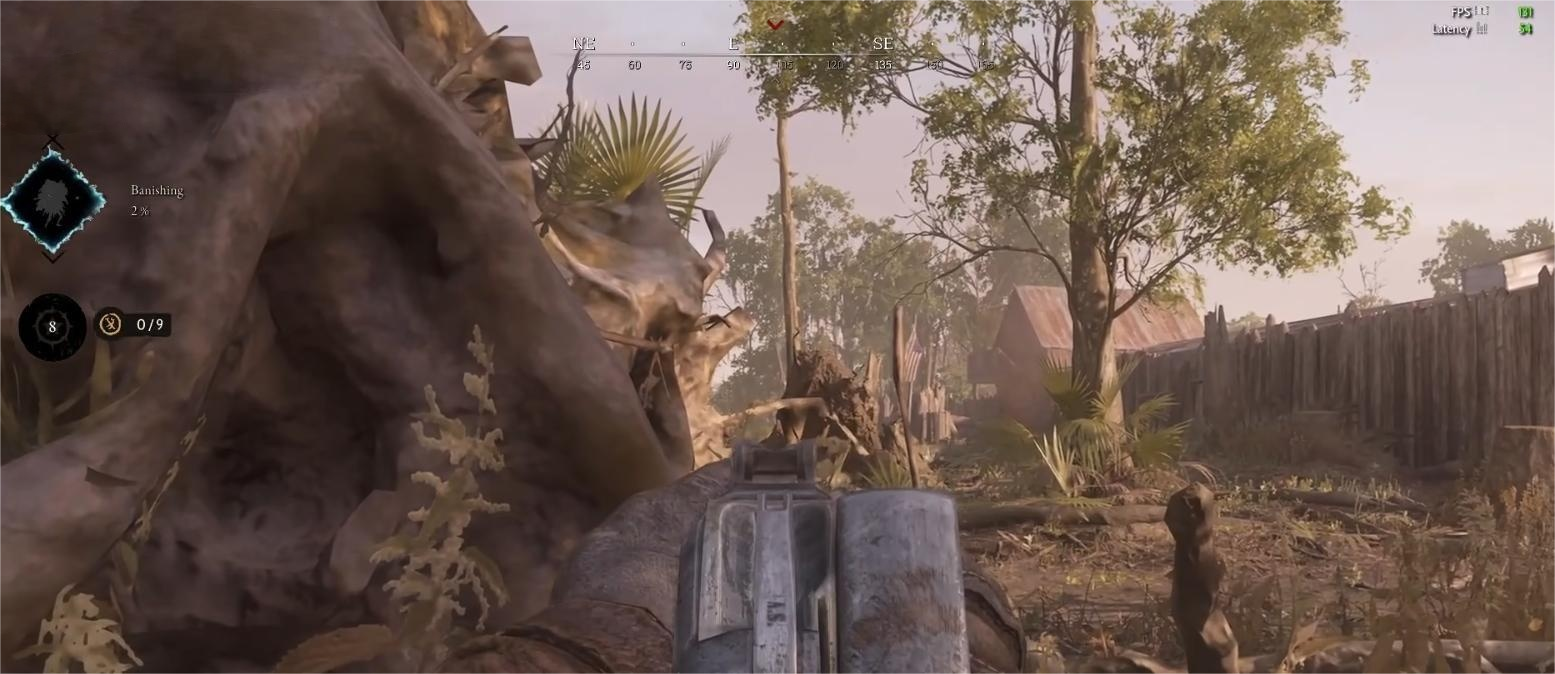Click the banishing boss diamond icon
Viewport: 1555px width, 674px height.
[52, 201]
